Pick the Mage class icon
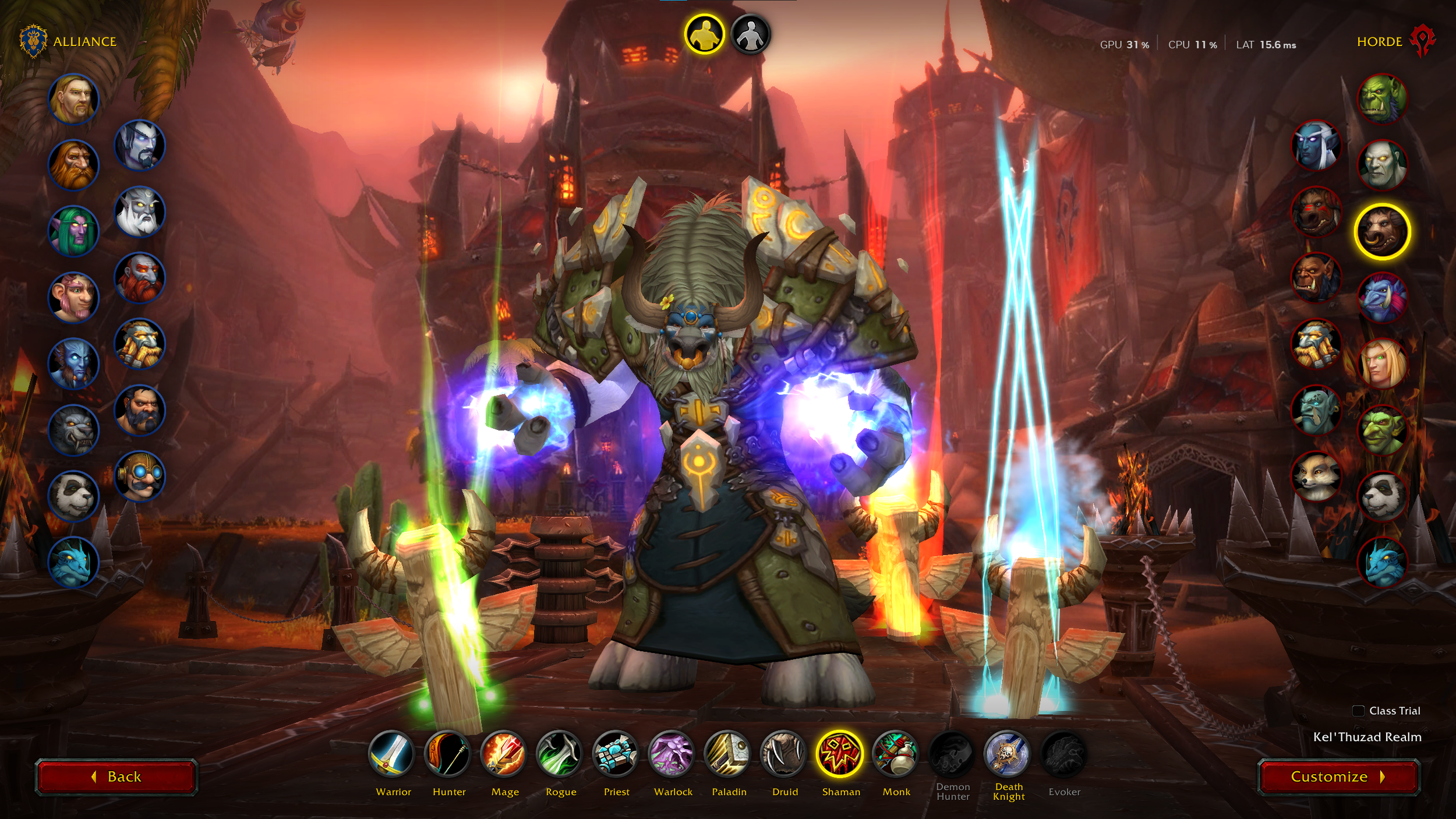This screenshot has height=819, width=1456. tap(504, 754)
